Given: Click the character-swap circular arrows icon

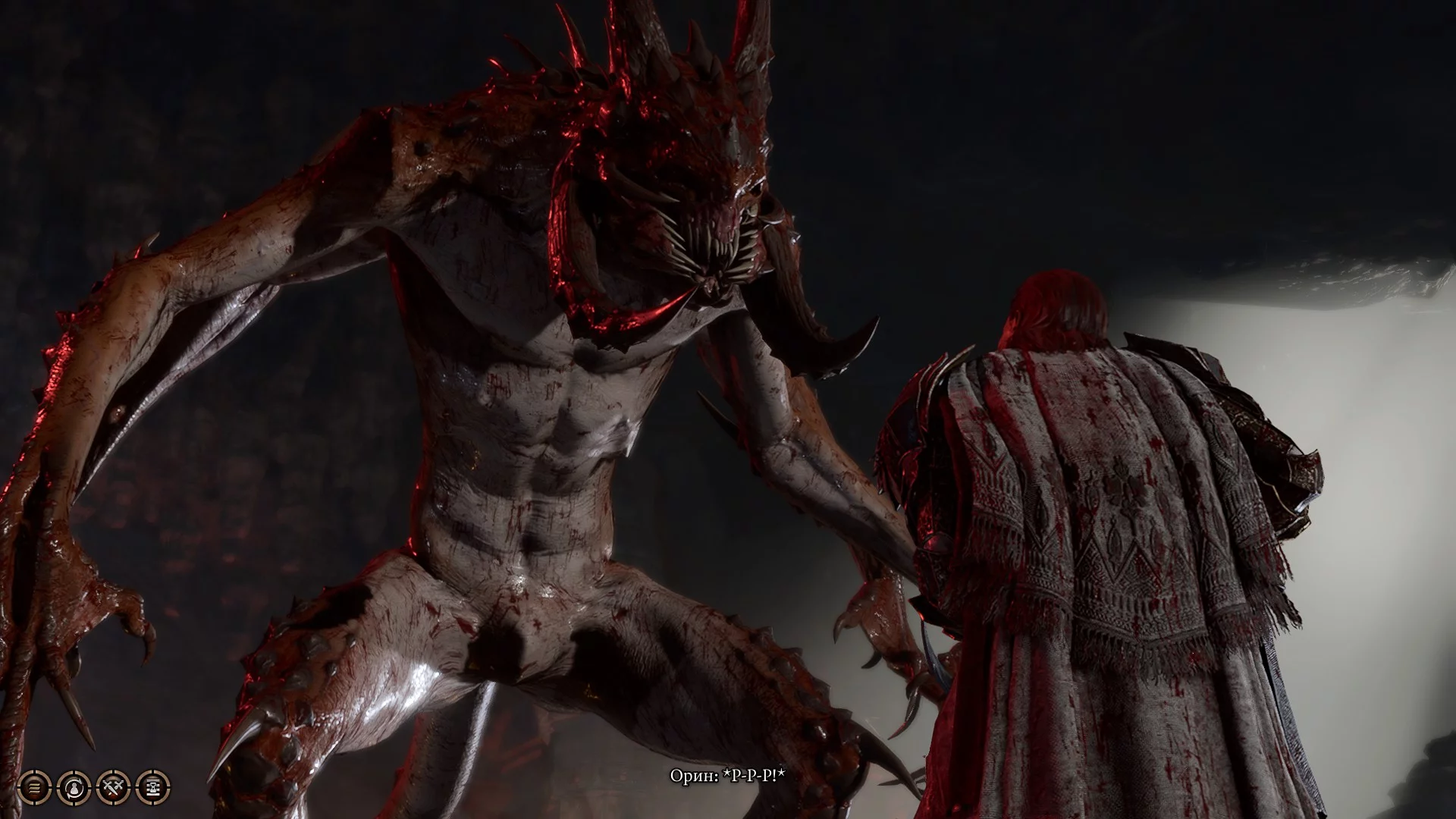Looking at the screenshot, I should click(x=74, y=788).
